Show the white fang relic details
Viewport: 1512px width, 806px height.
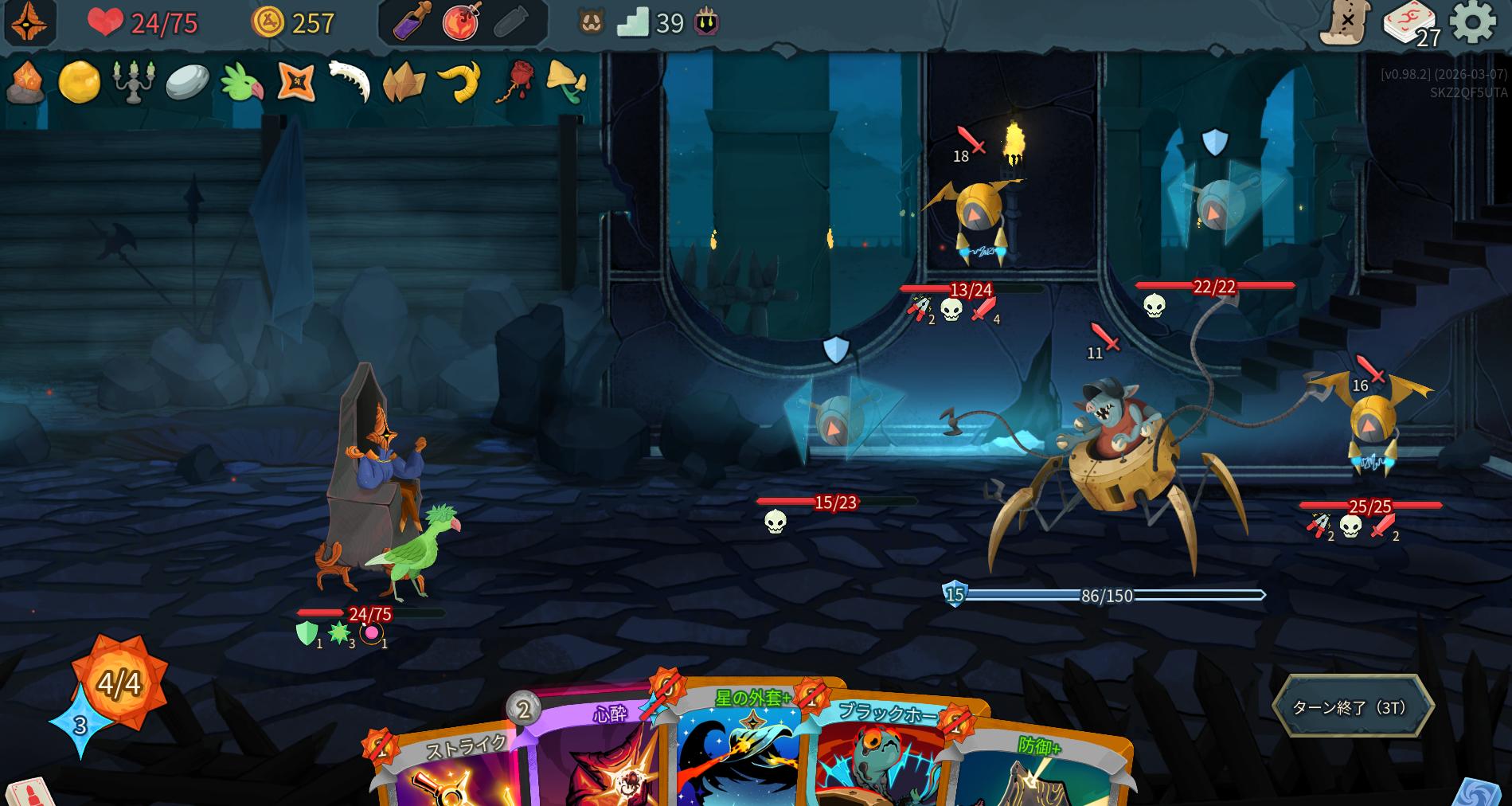click(350, 81)
